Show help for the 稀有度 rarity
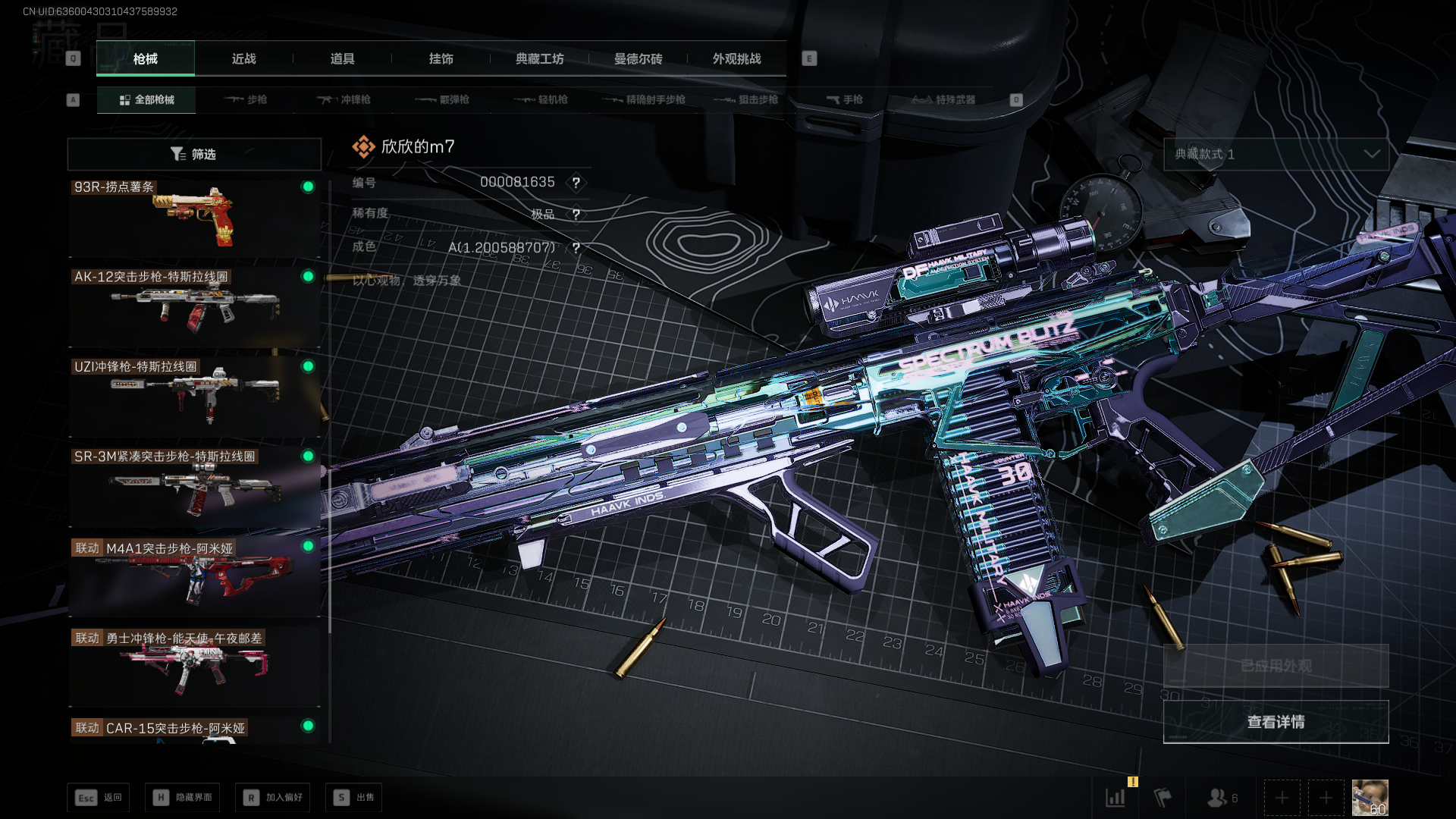 pos(576,215)
